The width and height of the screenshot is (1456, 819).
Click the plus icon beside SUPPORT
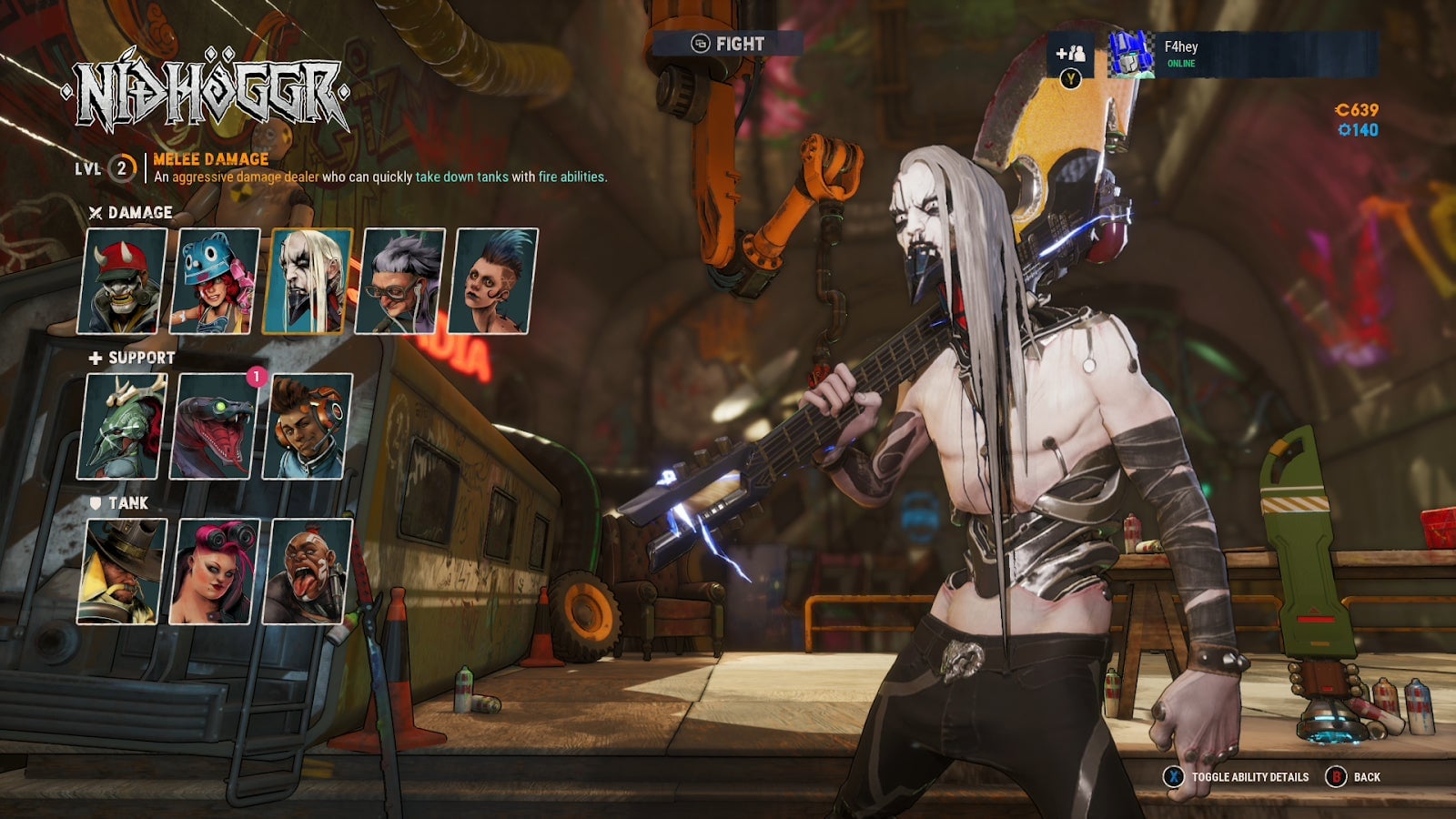click(x=95, y=359)
